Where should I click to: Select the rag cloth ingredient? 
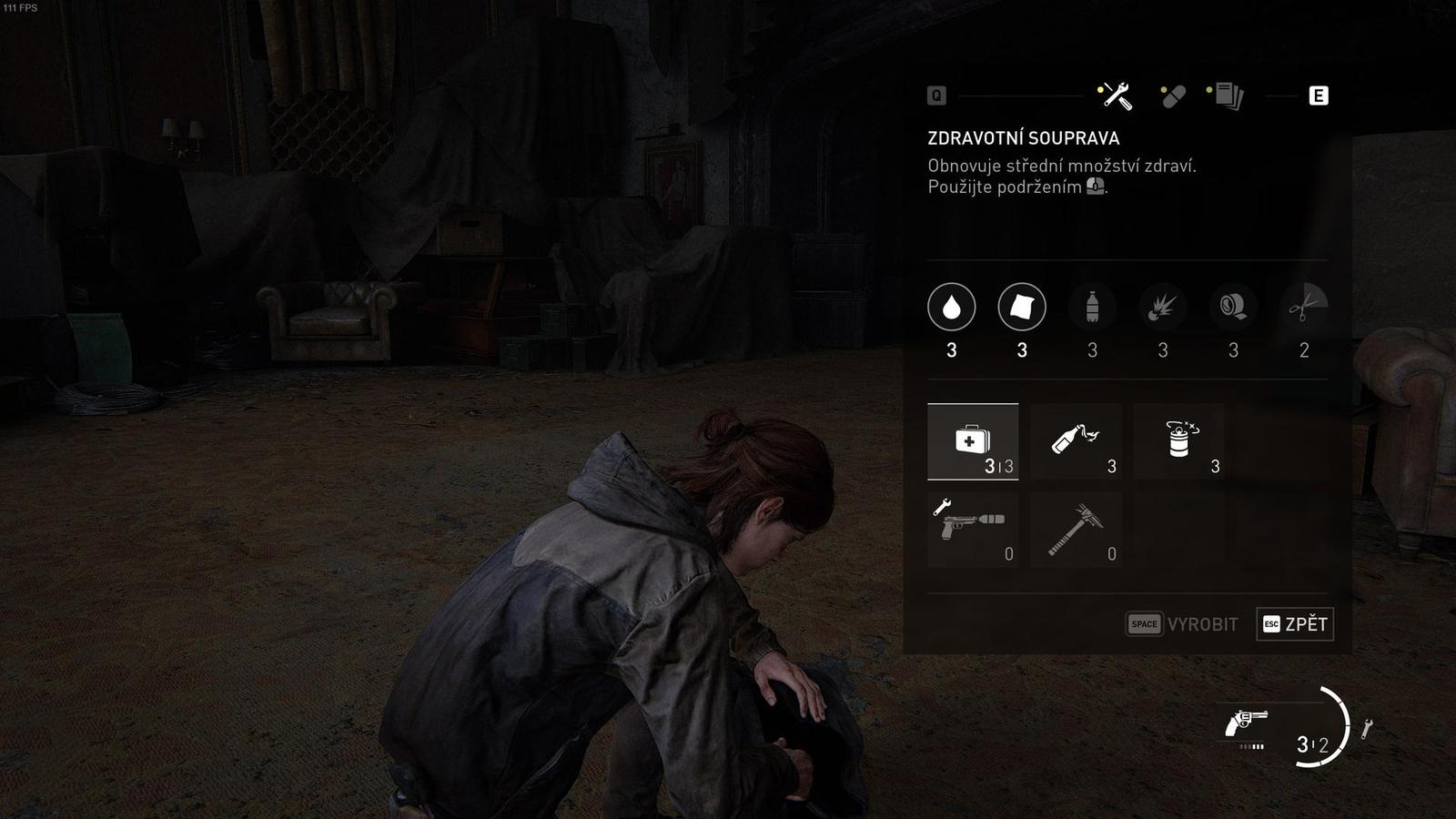point(1022,308)
